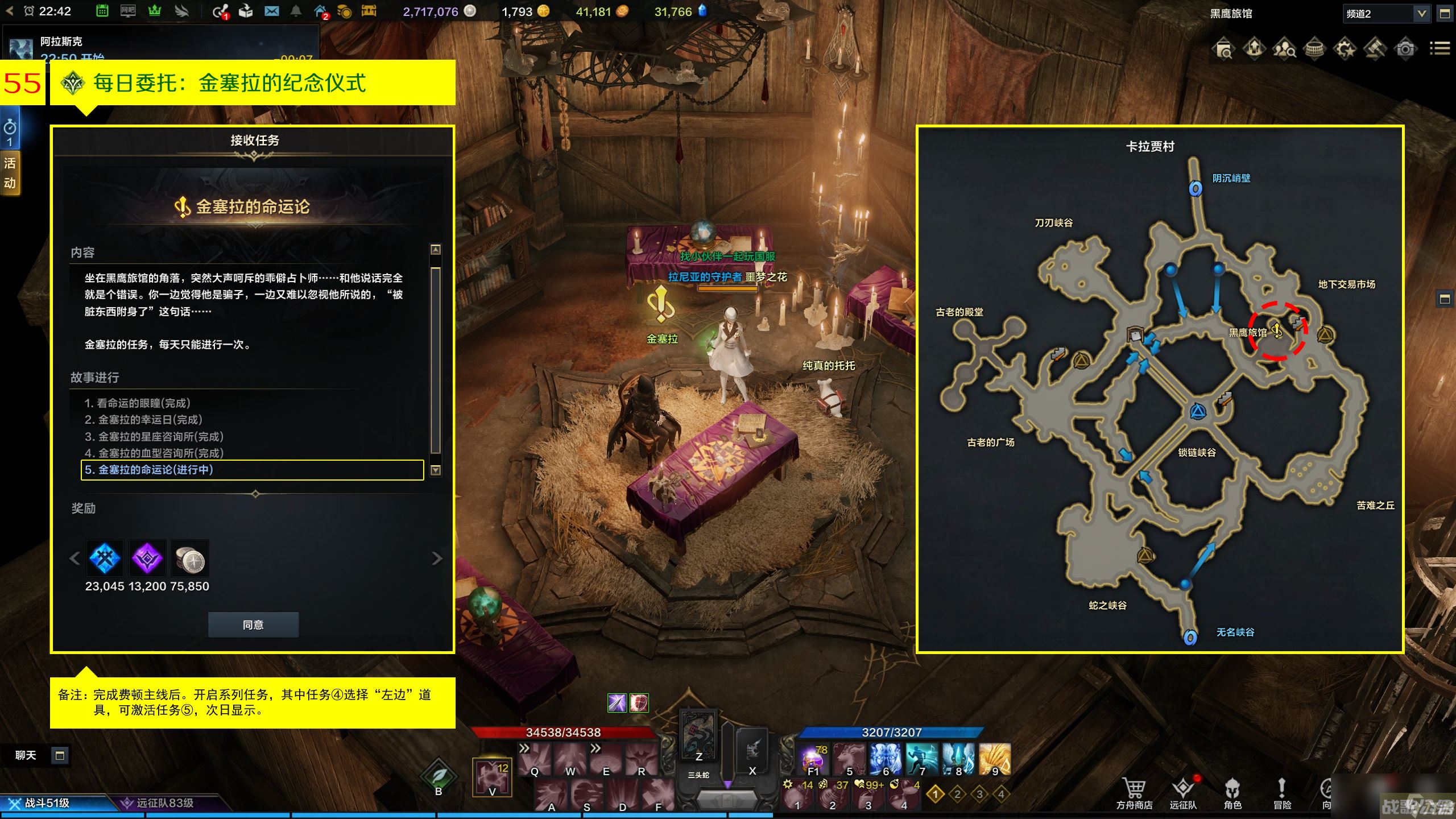Show next rewards with the right arrow

(x=436, y=559)
